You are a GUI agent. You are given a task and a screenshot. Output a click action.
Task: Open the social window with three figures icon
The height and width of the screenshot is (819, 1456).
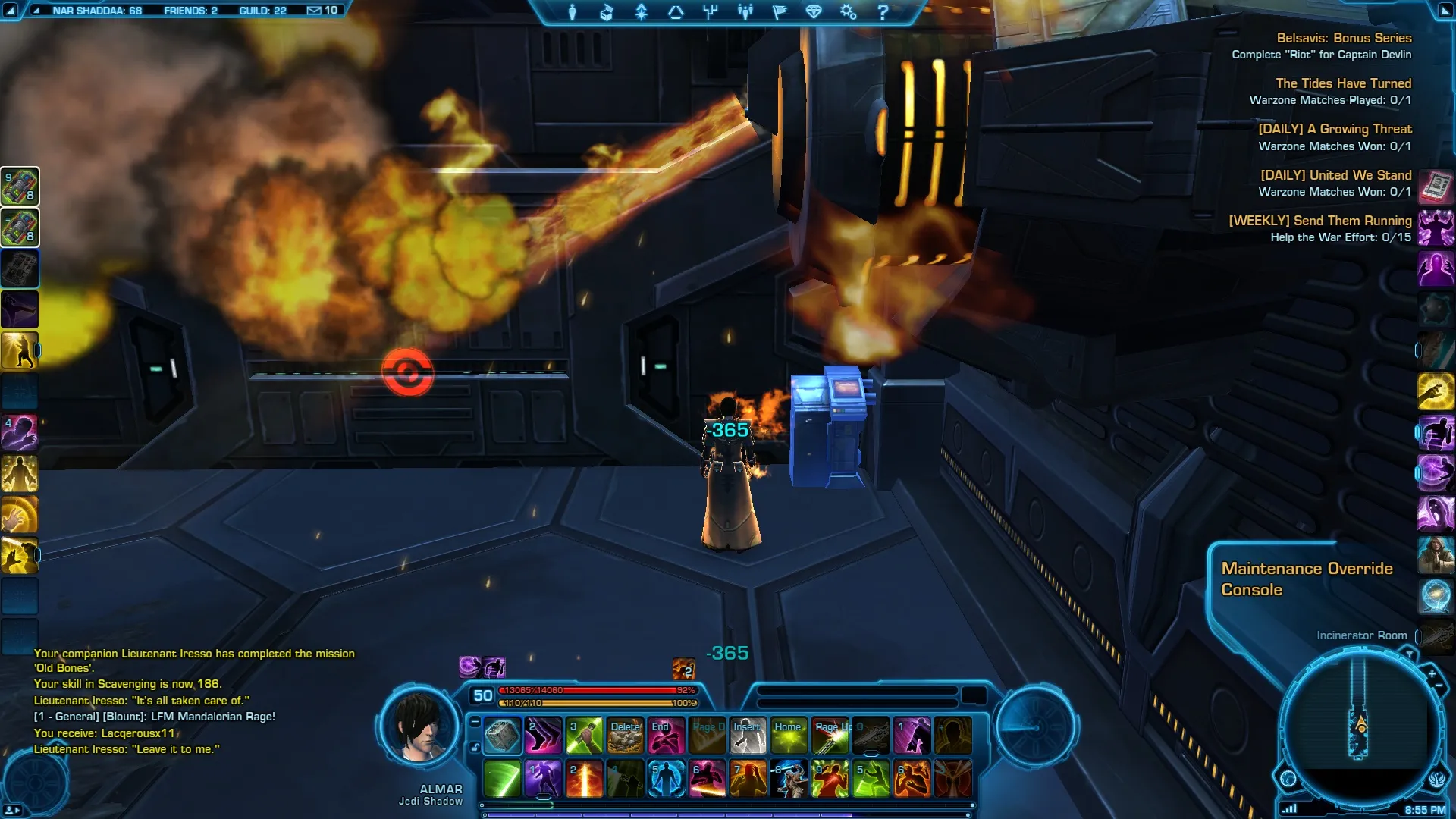click(x=745, y=12)
